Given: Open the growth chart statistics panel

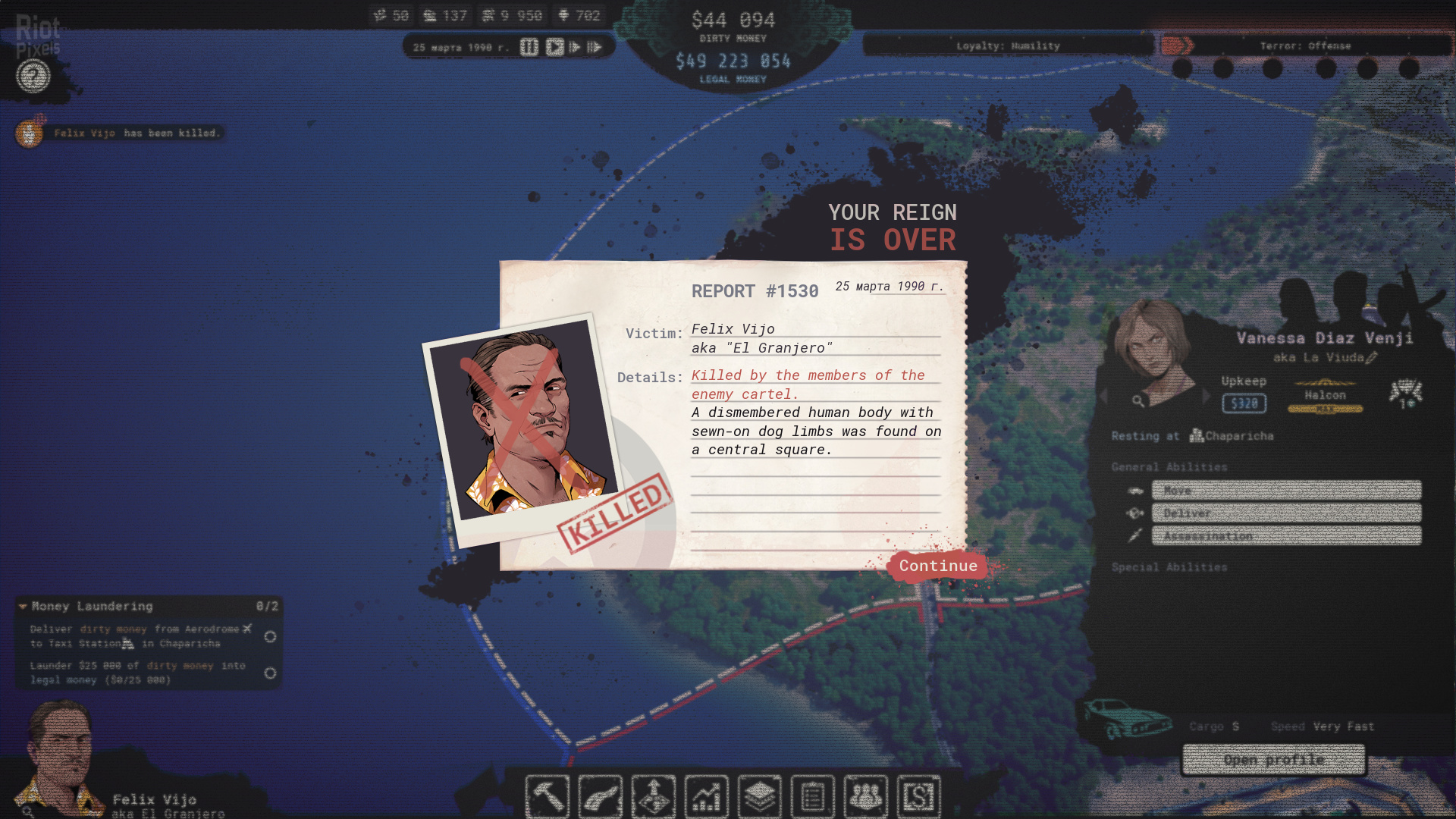Looking at the screenshot, I should (706, 796).
